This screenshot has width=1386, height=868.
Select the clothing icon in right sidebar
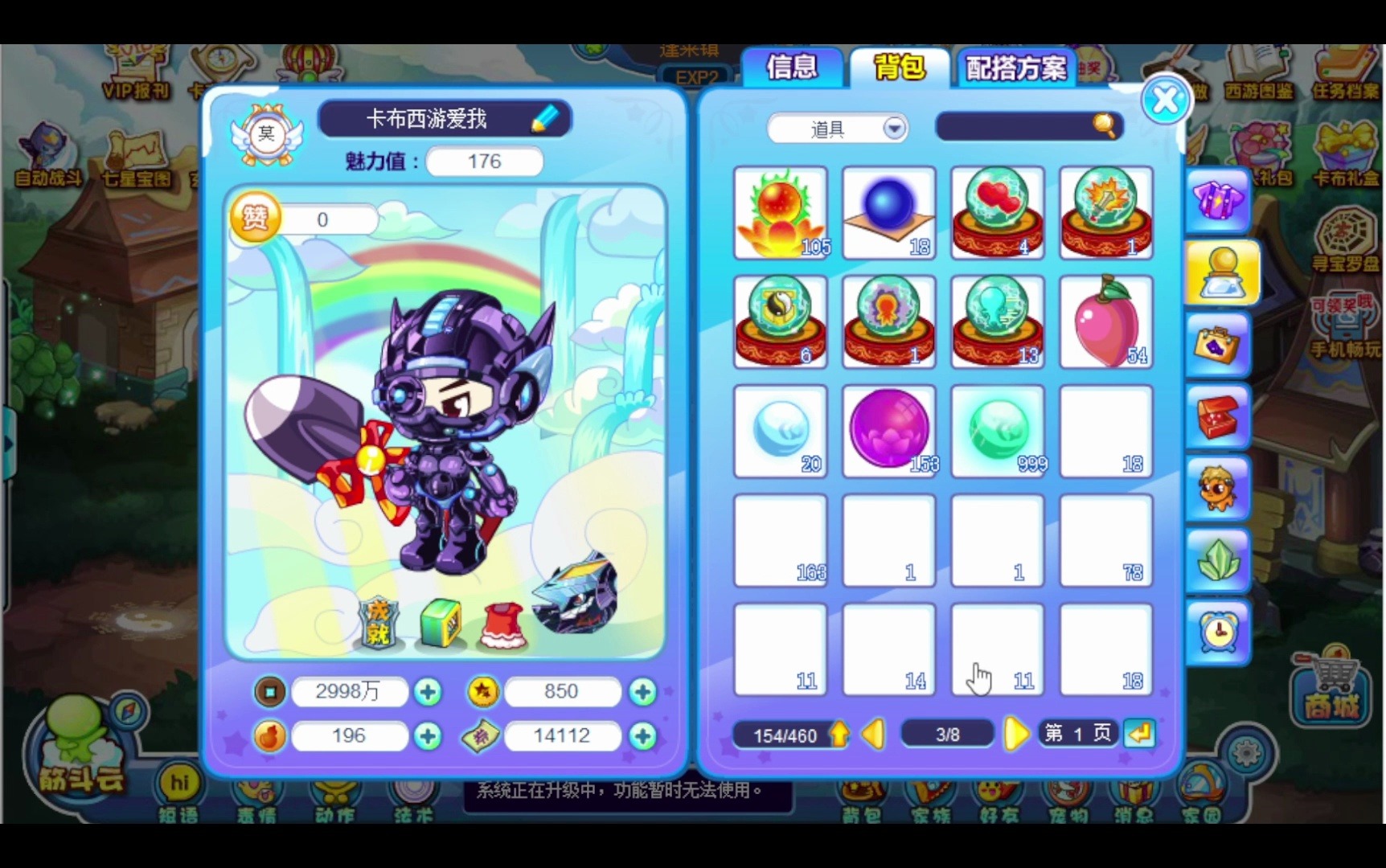coord(1216,202)
